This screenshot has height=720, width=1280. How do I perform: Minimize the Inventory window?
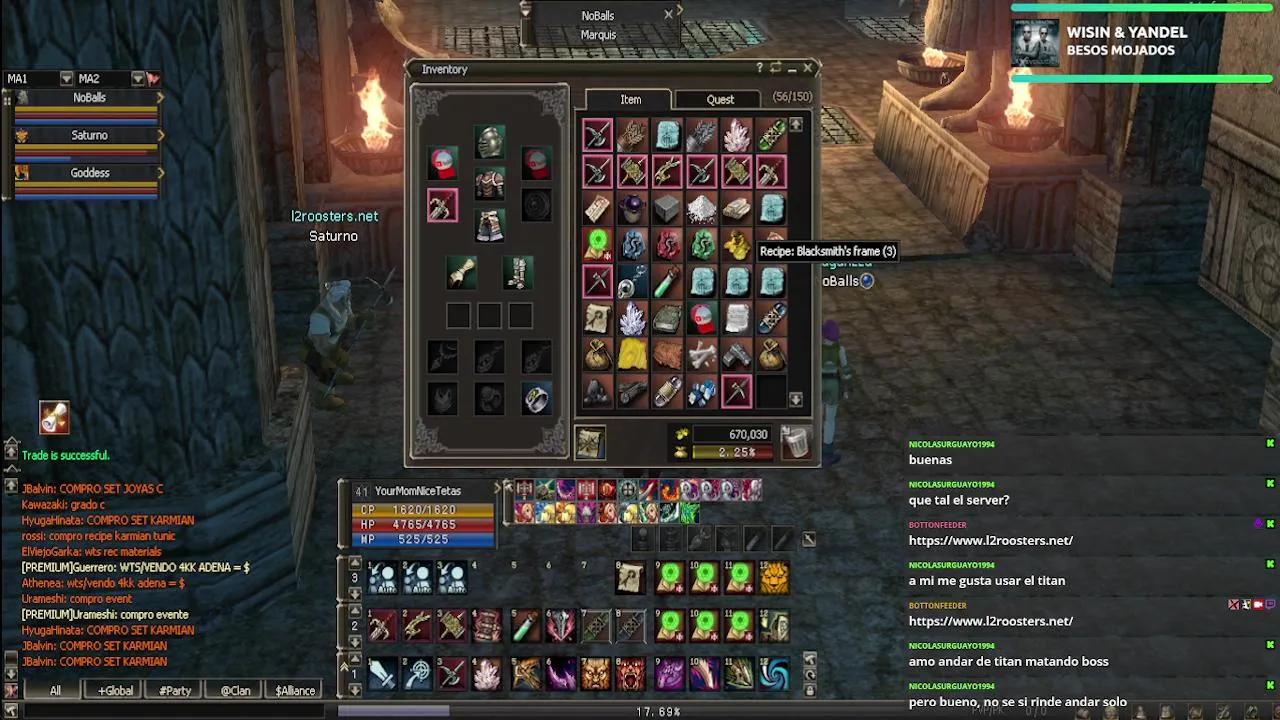pos(792,68)
